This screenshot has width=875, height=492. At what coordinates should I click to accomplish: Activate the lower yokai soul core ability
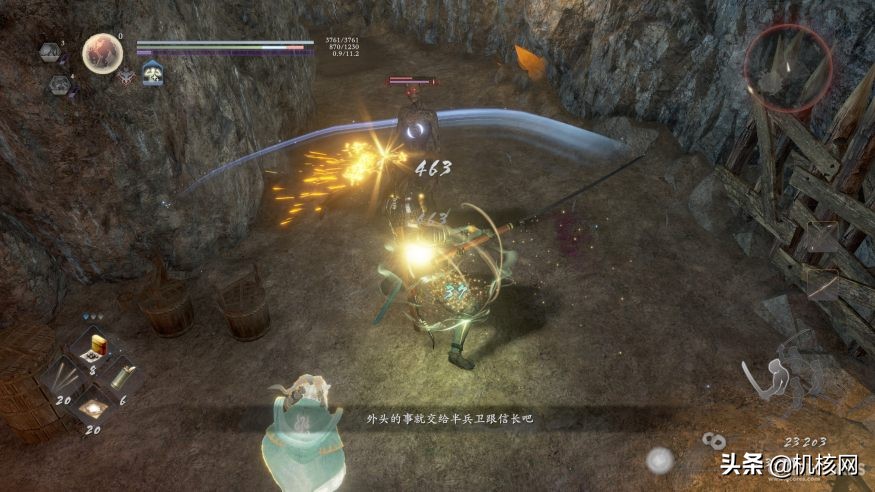point(59,85)
